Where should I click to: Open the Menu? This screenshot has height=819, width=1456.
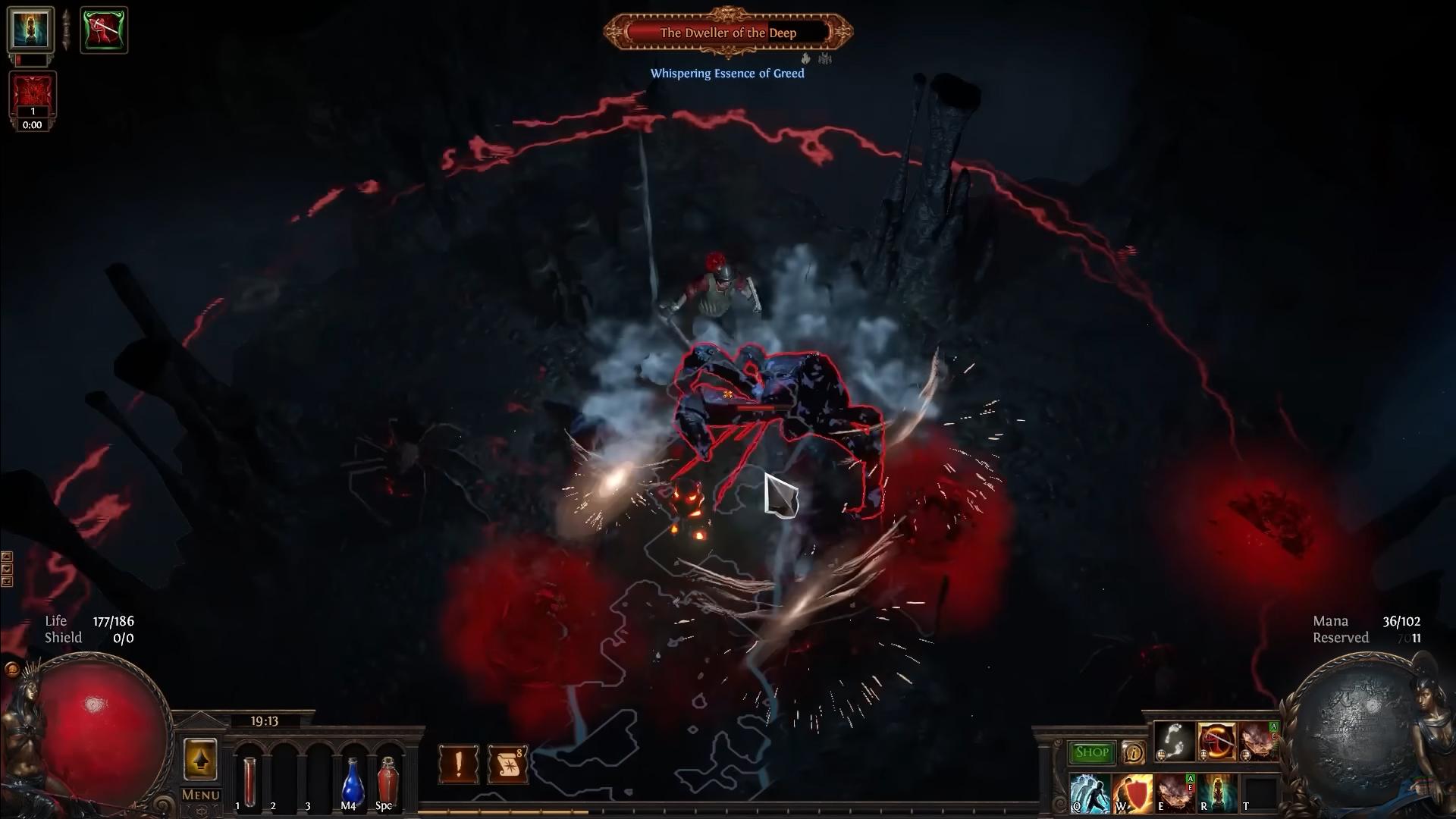[200, 796]
